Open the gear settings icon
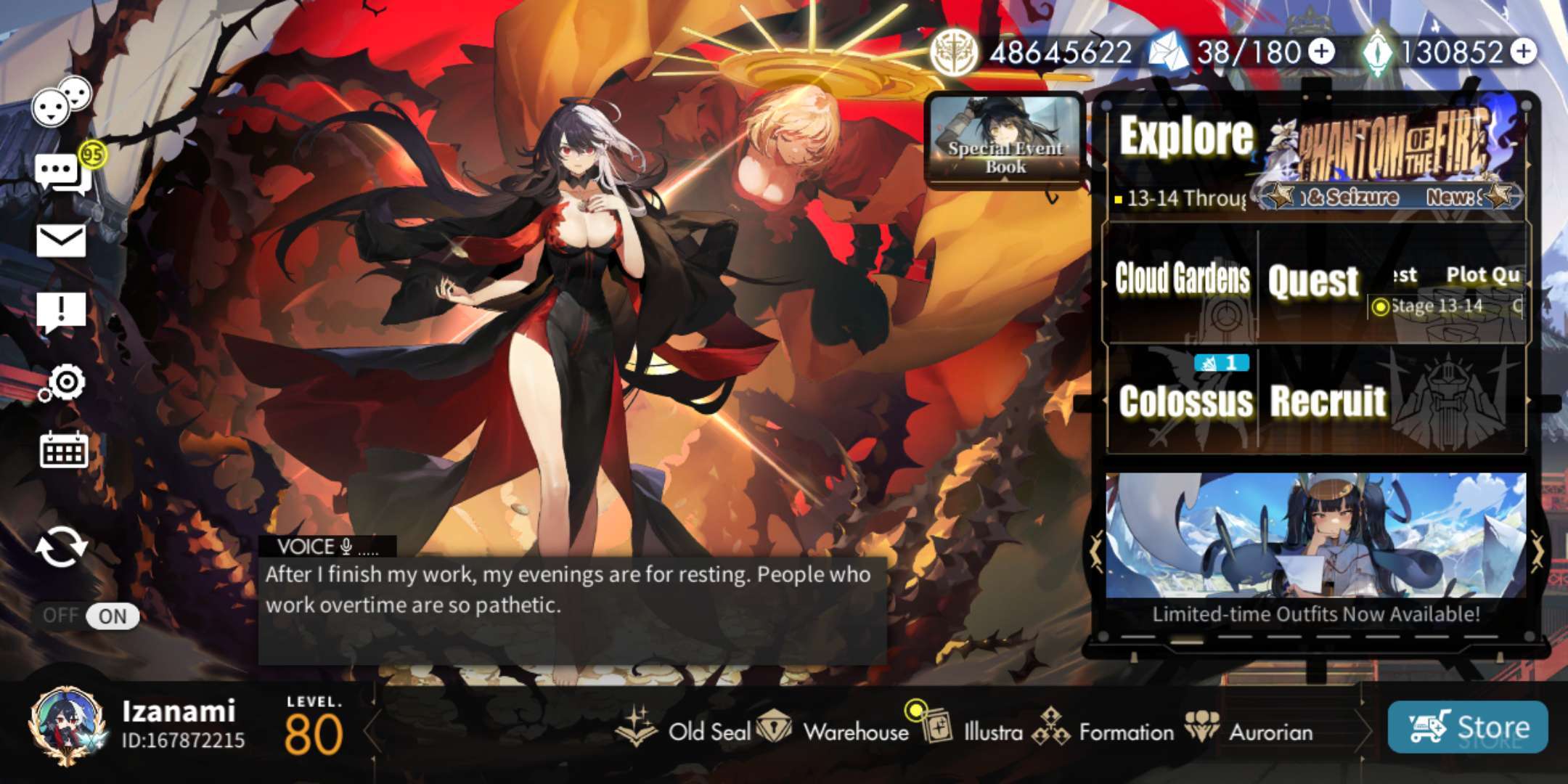Screen dimensions: 1568x784 point(64,383)
